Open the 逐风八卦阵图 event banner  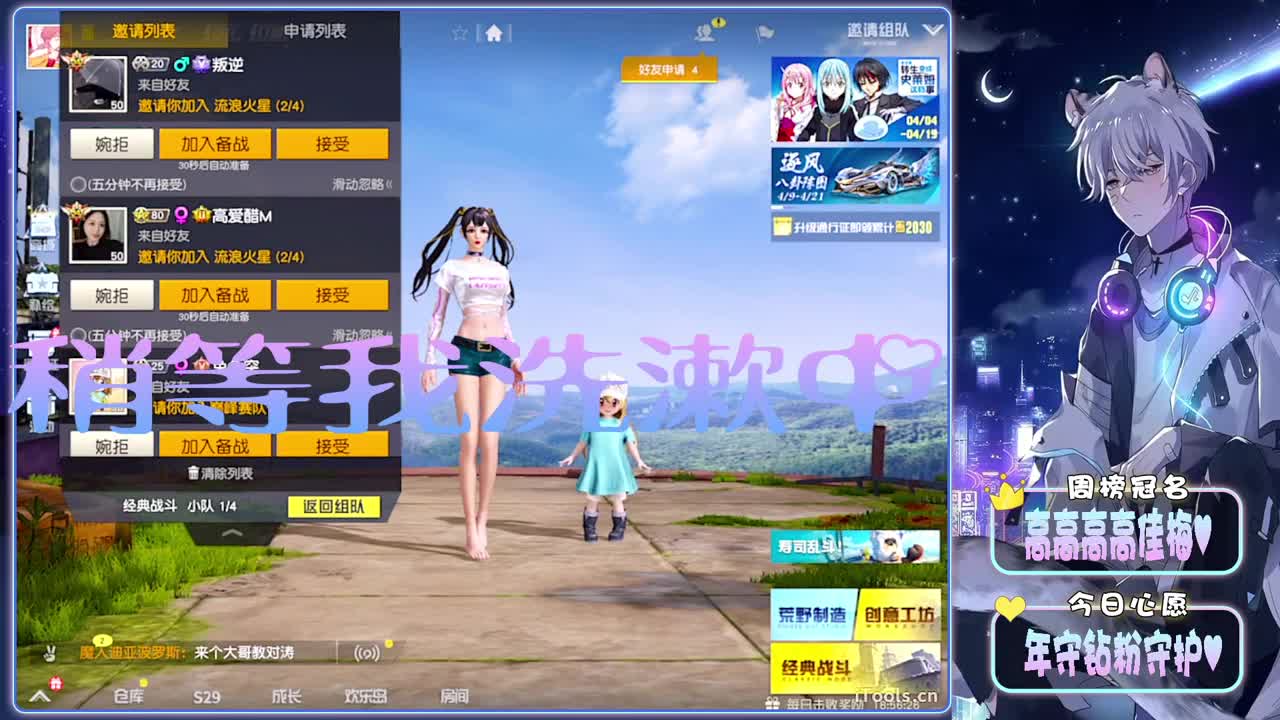tap(855, 173)
